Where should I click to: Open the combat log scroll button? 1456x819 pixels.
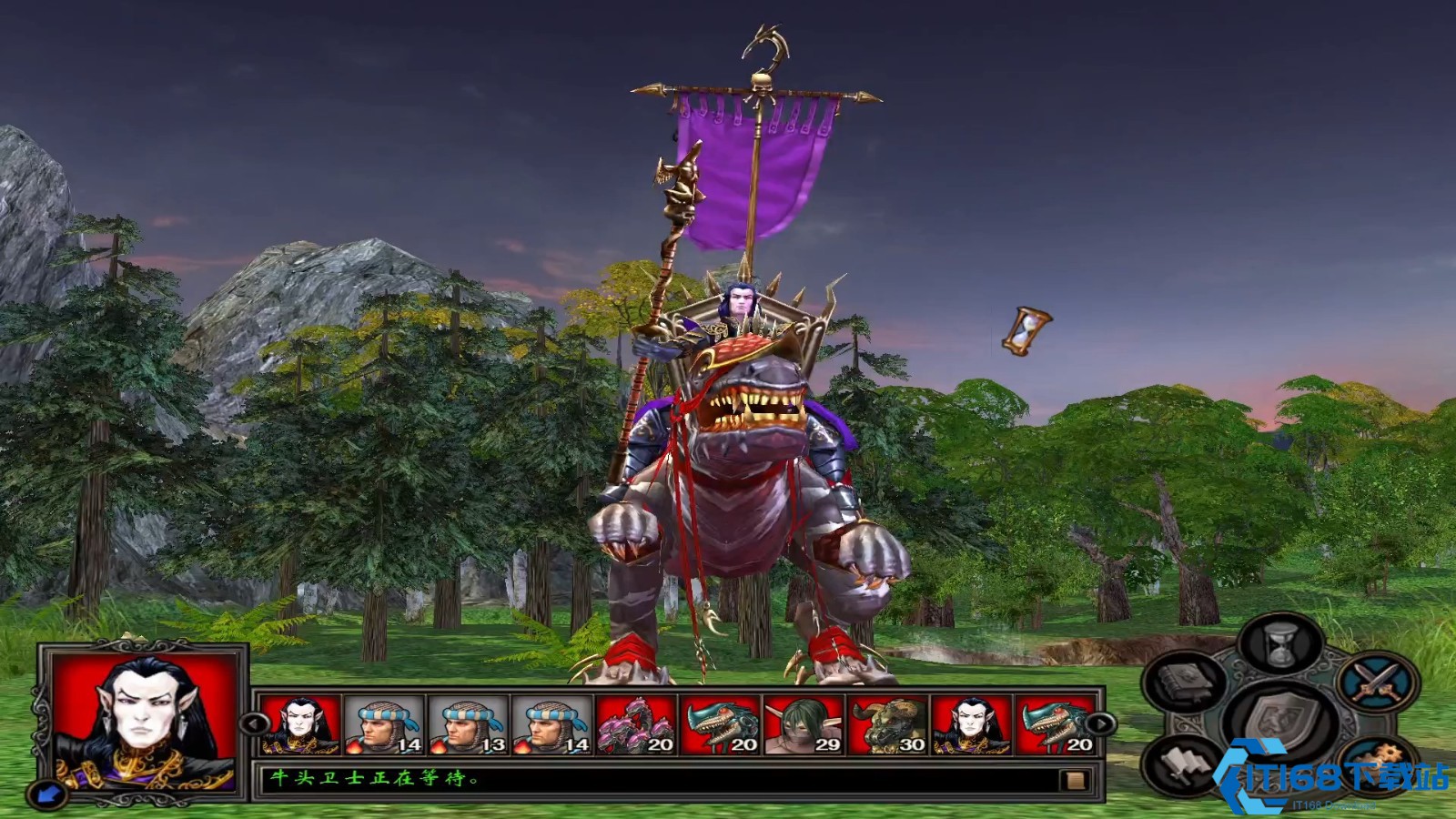pos(1074,780)
